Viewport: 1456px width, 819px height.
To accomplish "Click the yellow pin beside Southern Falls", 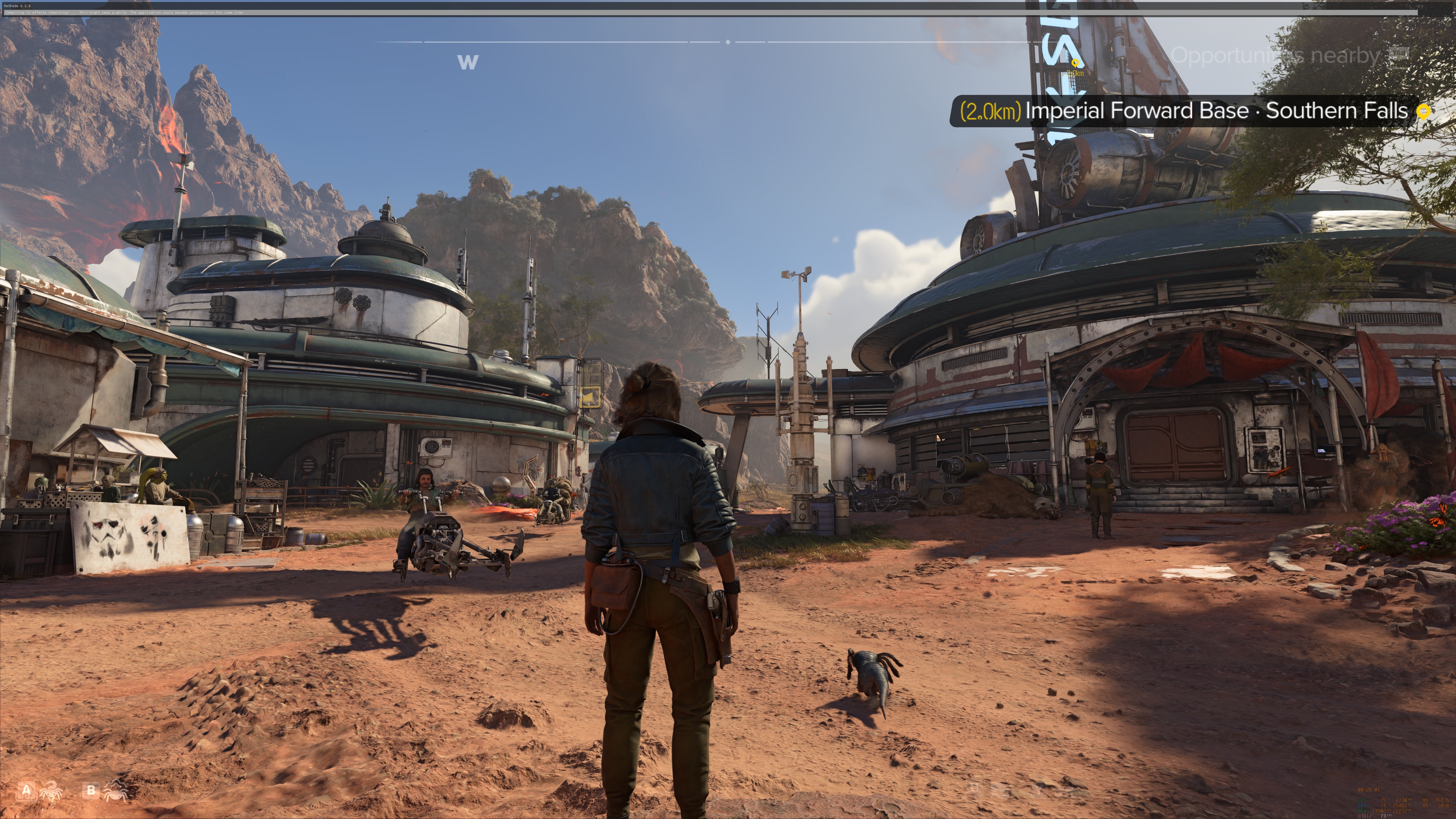I will coord(1423,111).
